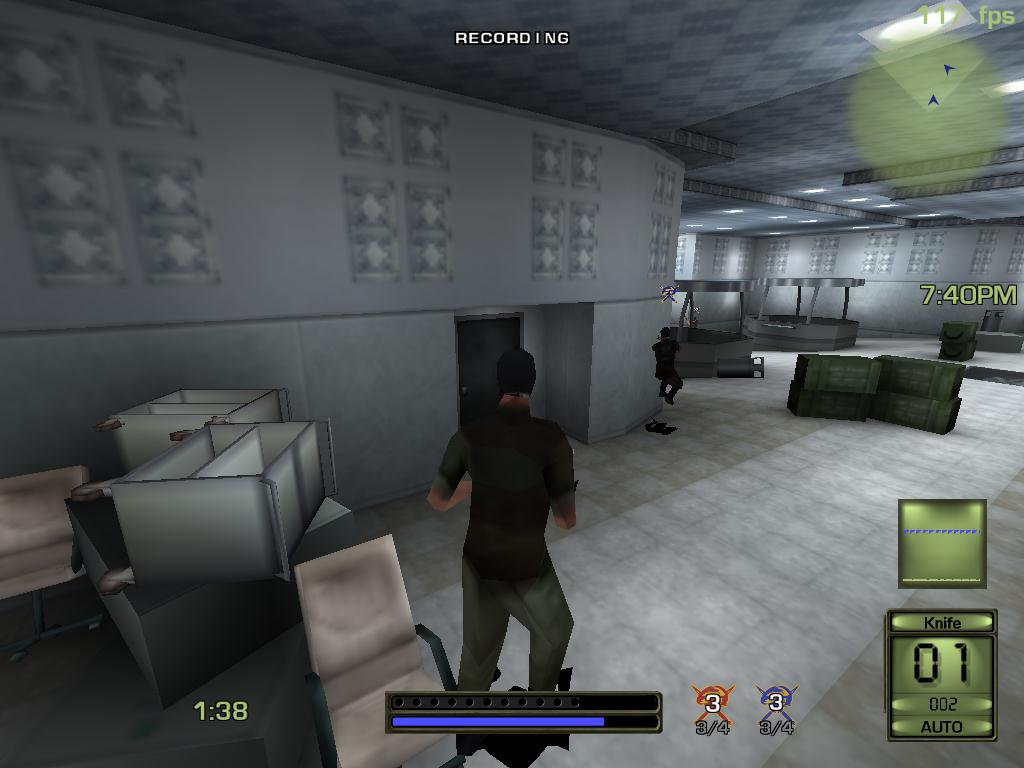Toggle the AUTO fire mode indicator

[942, 727]
